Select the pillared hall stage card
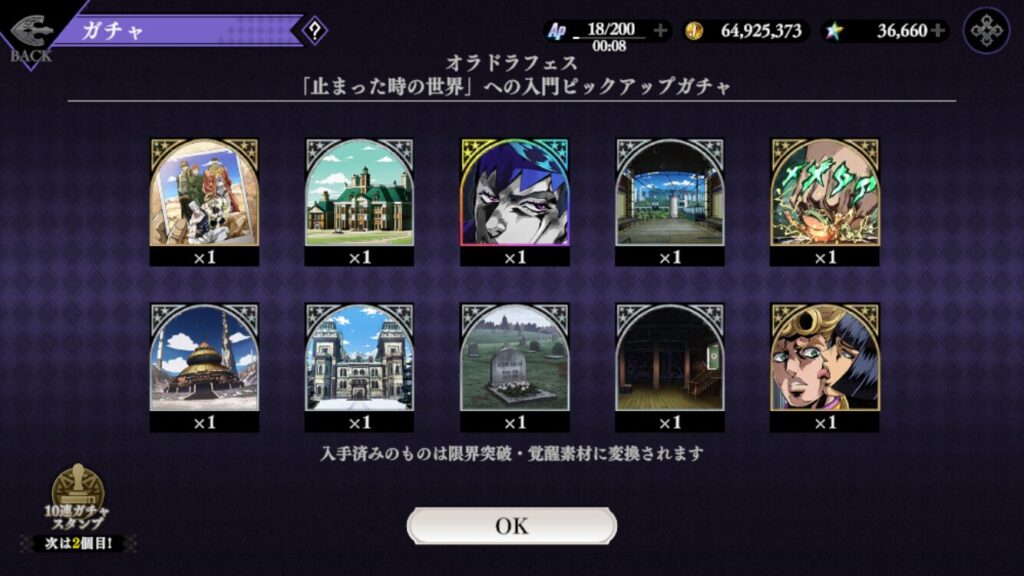1024x576 pixels. coord(669,193)
